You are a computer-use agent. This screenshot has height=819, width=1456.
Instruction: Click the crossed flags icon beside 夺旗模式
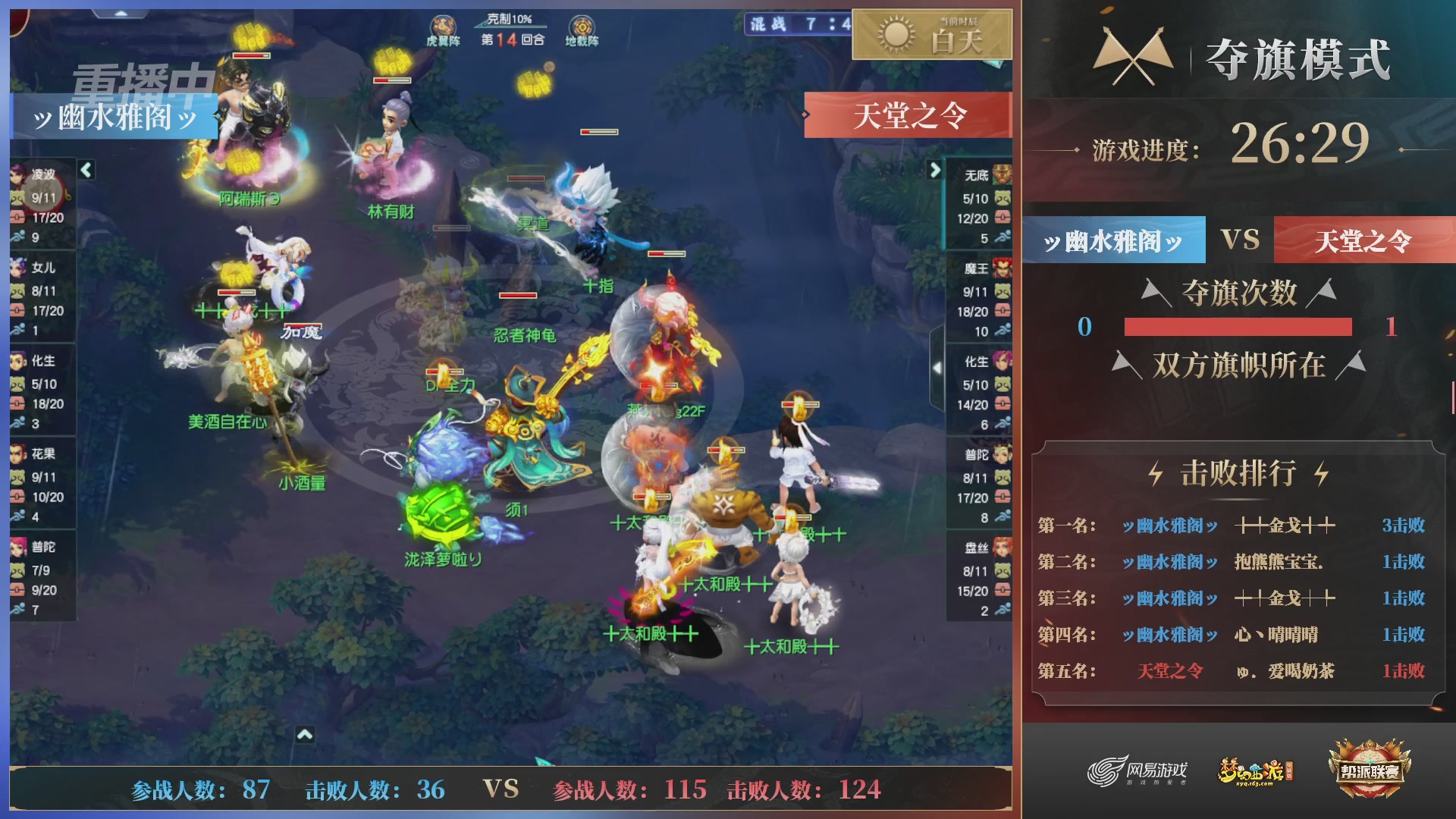click(x=1131, y=53)
